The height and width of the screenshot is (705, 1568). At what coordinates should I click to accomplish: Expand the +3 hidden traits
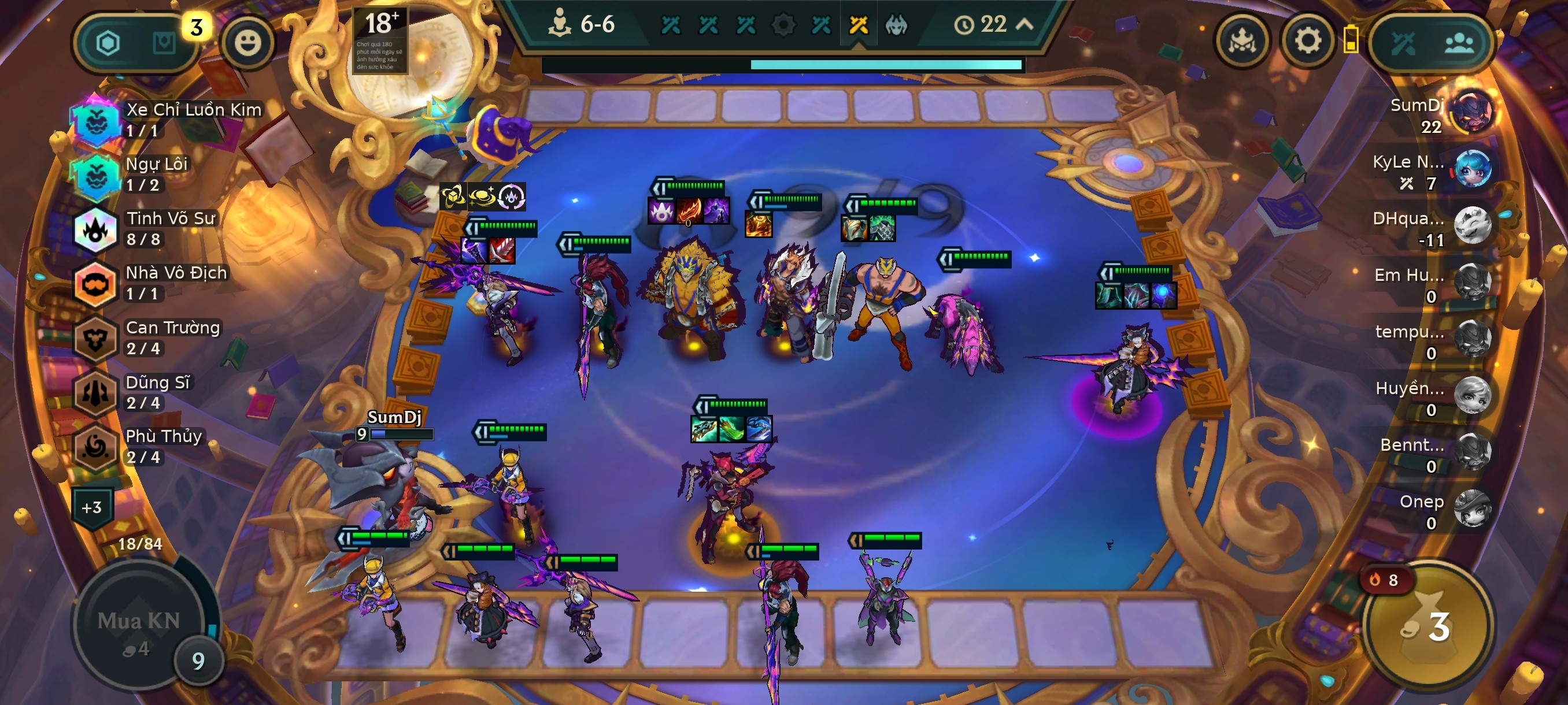(x=92, y=507)
